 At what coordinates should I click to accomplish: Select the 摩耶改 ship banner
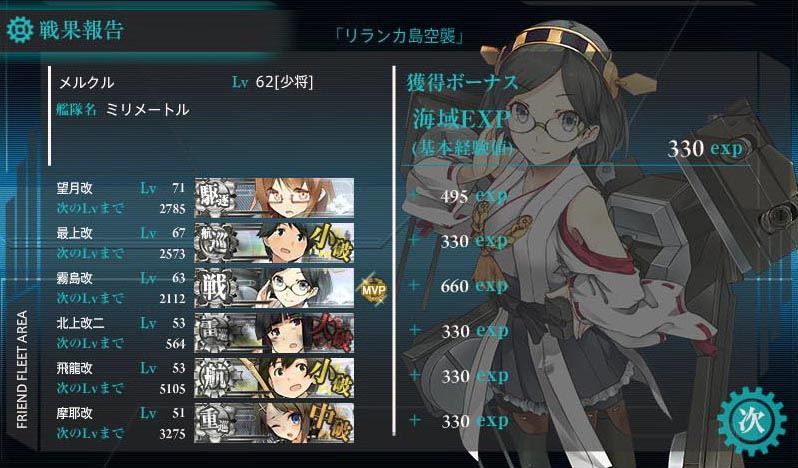click(x=274, y=421)
